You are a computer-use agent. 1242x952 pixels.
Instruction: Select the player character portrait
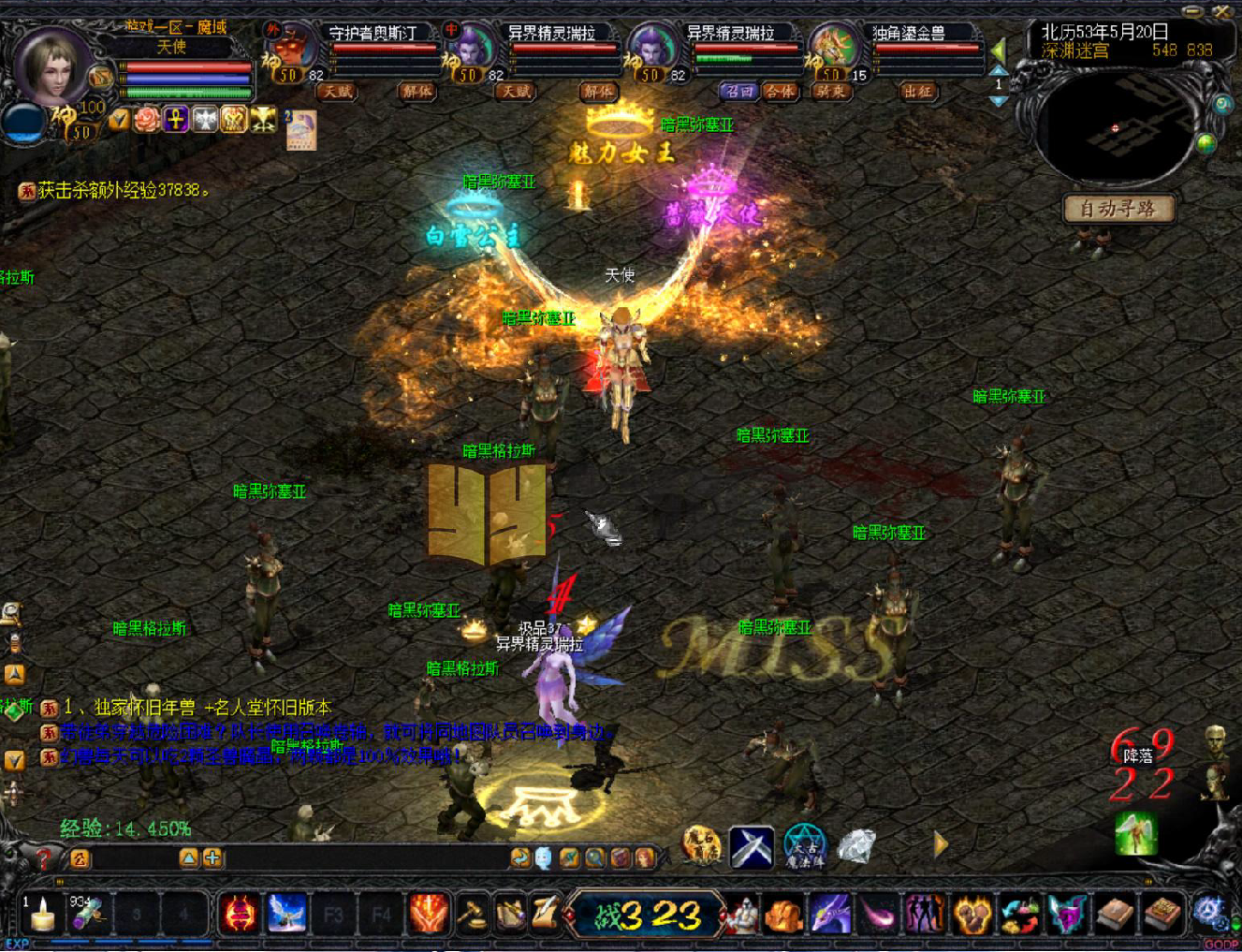coord(52,66)
